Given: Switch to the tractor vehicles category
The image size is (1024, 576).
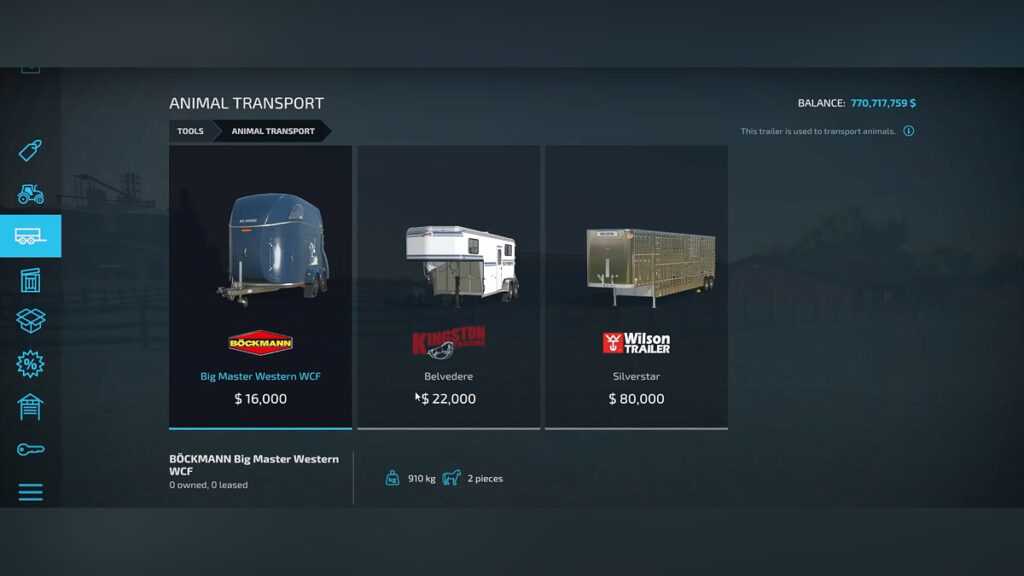Looking at the screenshot, I should 30,194.
